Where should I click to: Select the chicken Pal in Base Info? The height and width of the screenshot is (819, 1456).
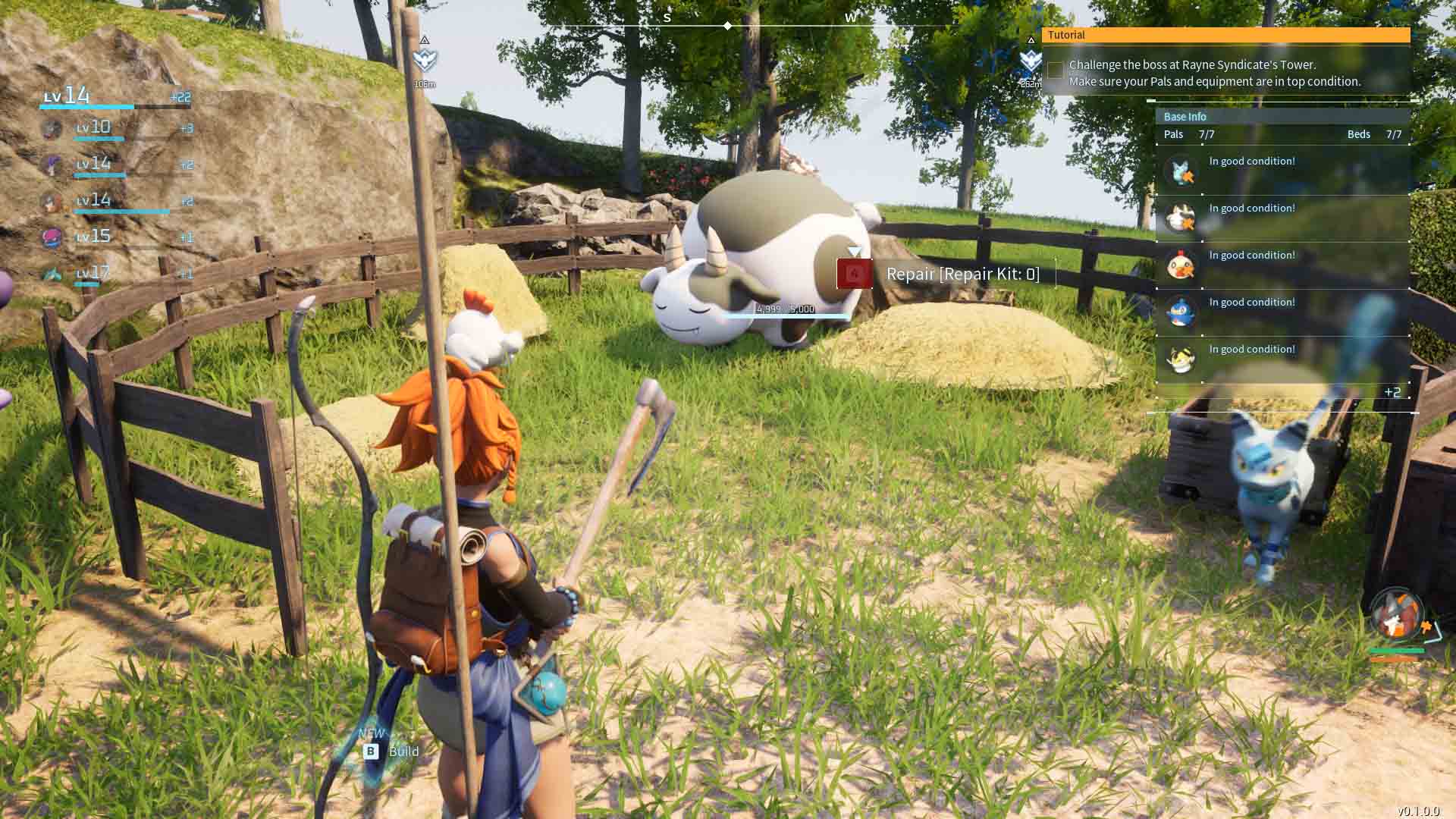point(1181,265)
